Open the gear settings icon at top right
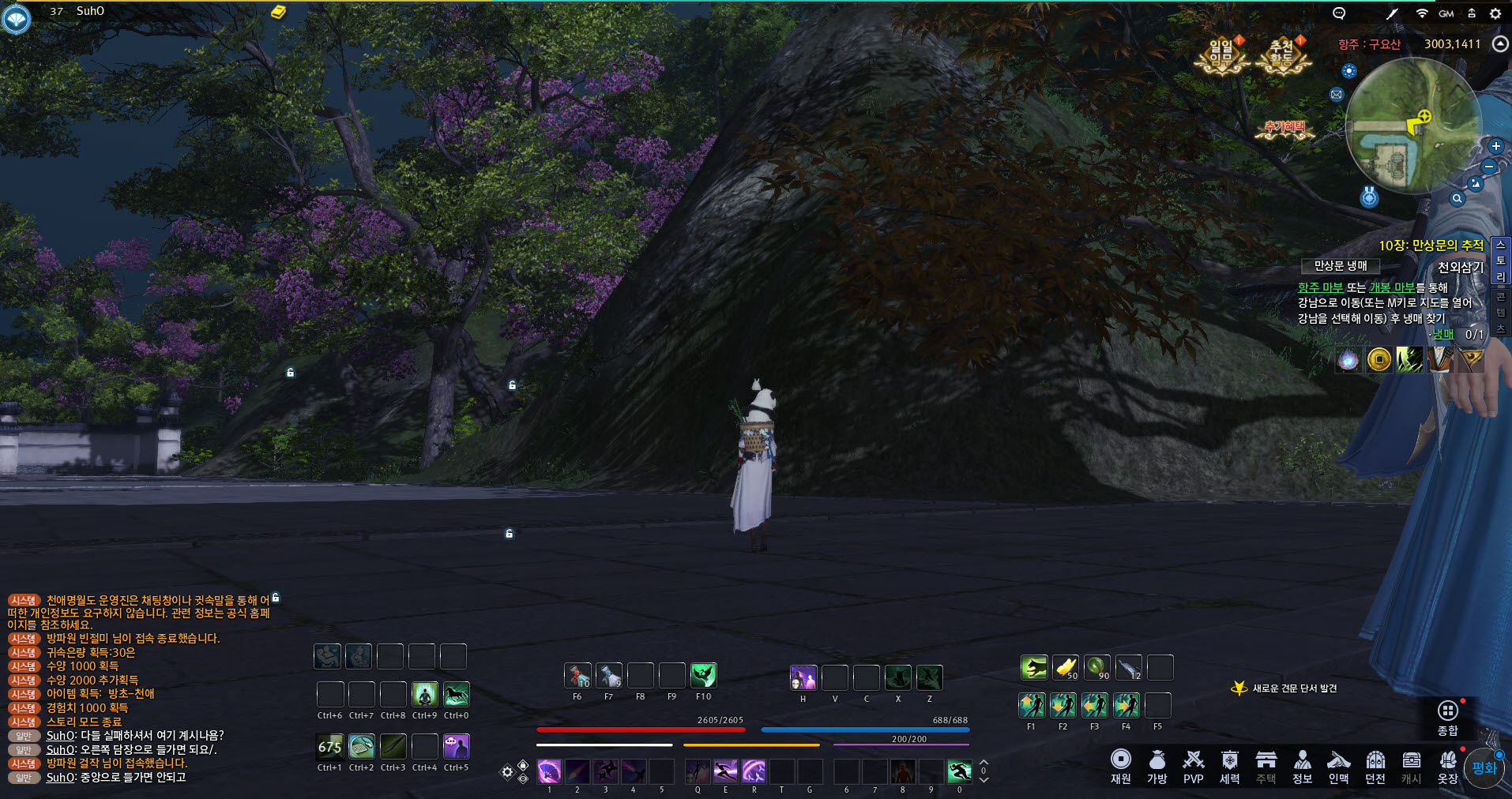Viewport: 1512px width, 799px height. coord(1495,13)
